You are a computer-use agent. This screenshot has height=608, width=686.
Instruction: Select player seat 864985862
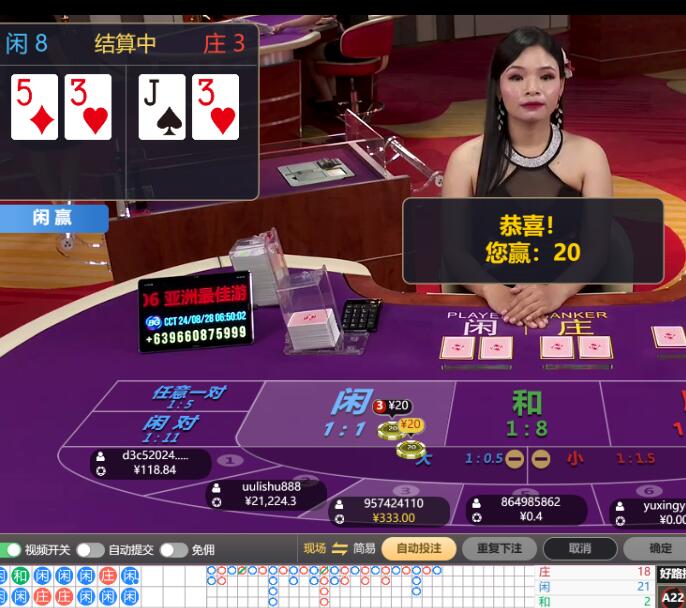pos(528,509)
